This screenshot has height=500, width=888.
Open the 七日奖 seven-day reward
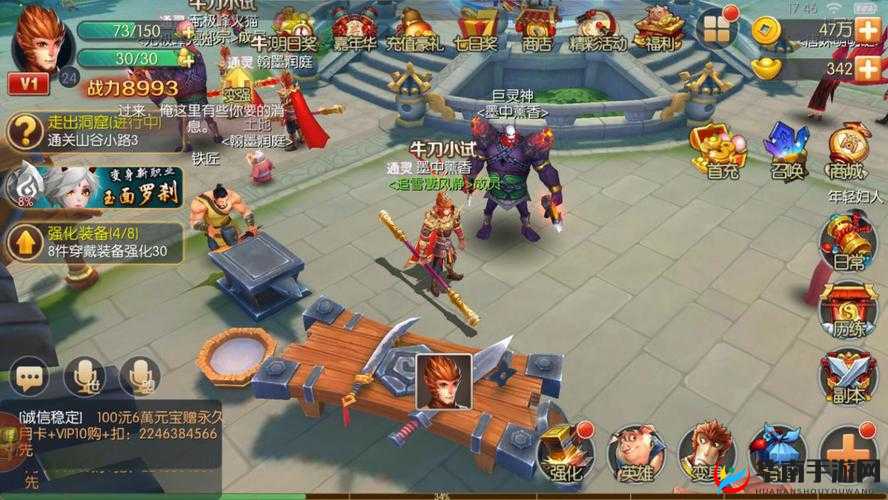pyautogui.click(x=476, y=28)
